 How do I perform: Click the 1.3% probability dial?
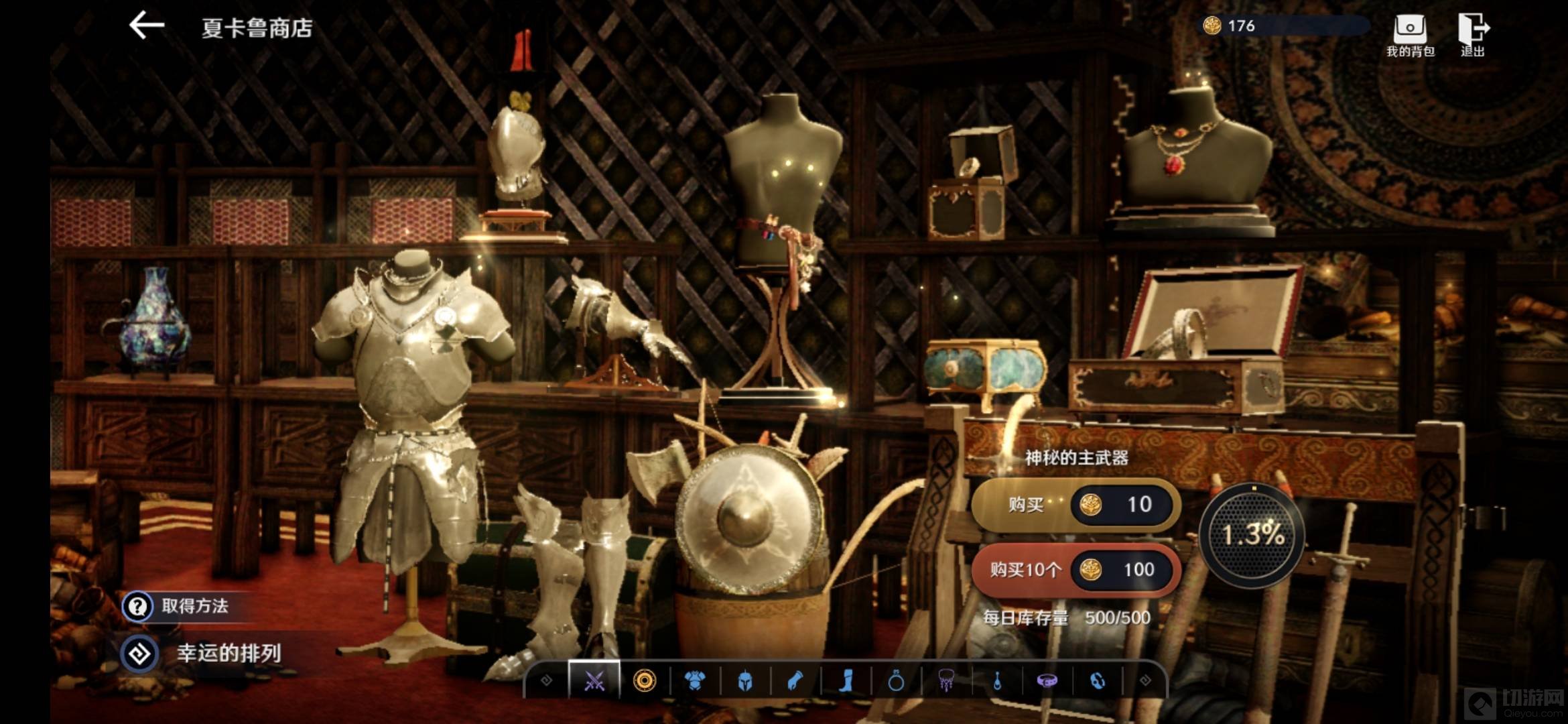(x=1252, y=535)
